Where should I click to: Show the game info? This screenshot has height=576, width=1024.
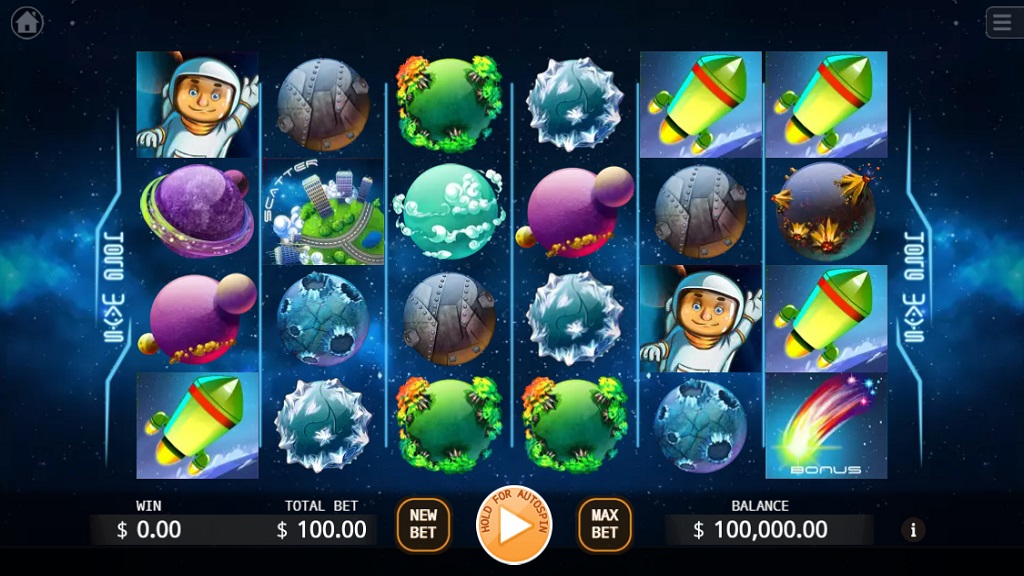[x=912, y=529]
